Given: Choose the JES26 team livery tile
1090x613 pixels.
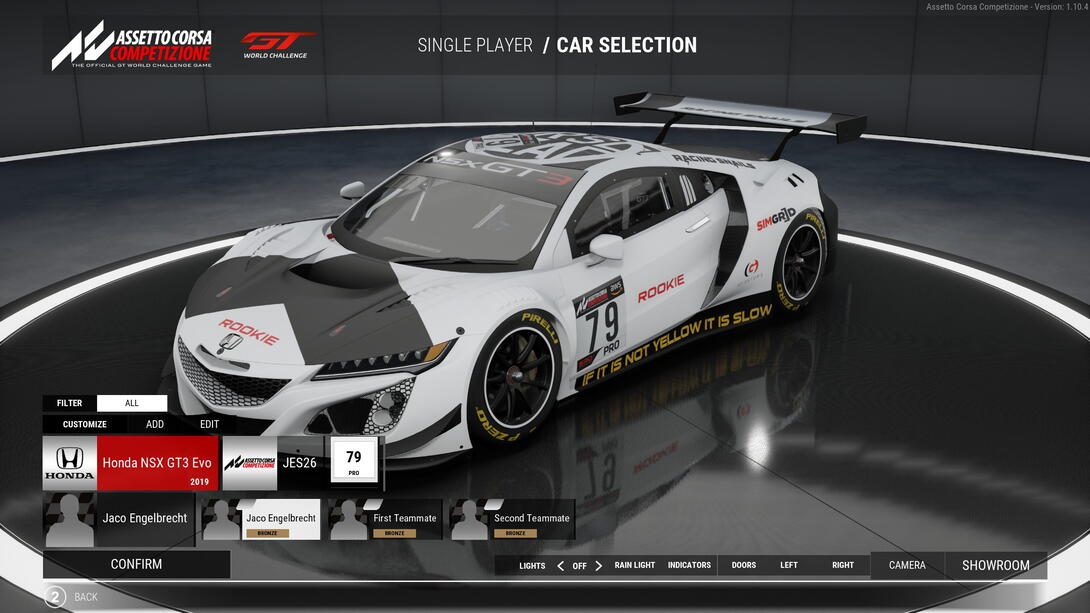Looking at the screenshot, I should tap(273, 463).
